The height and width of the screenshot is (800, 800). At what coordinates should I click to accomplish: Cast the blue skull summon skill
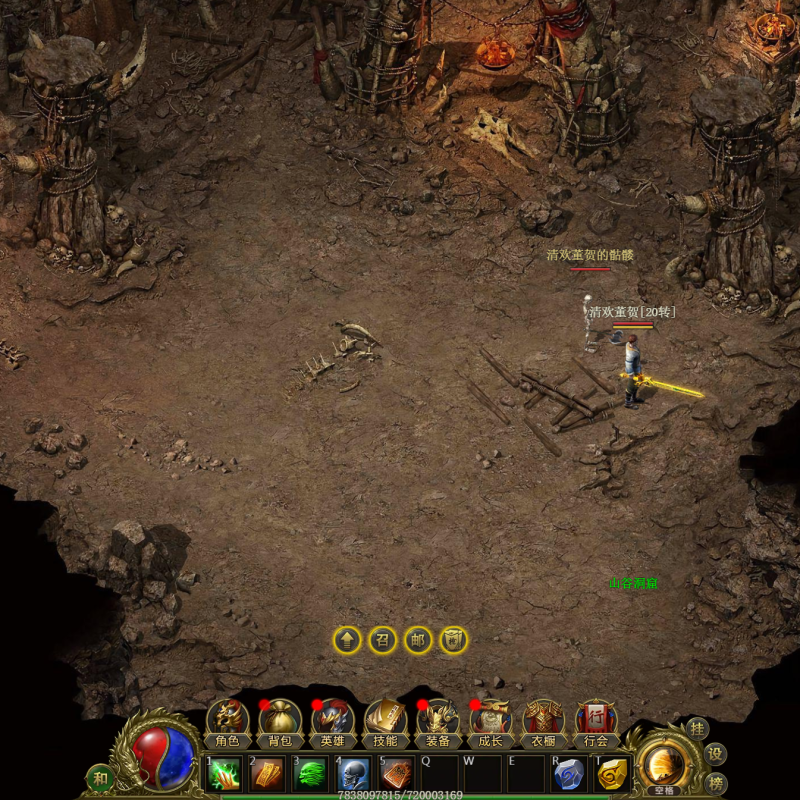(x=354, y=774)
